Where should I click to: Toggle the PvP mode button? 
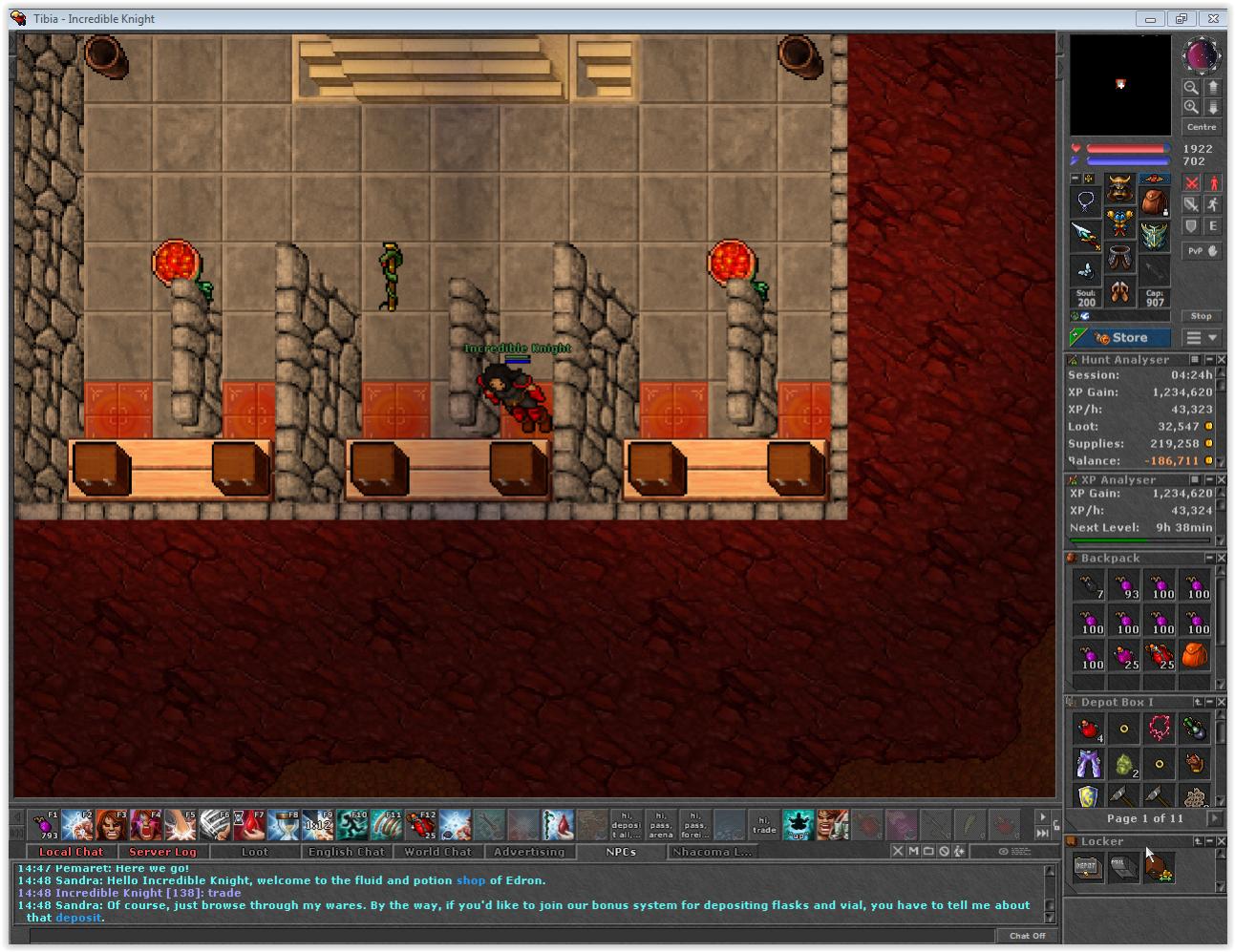coord(1202,250)
